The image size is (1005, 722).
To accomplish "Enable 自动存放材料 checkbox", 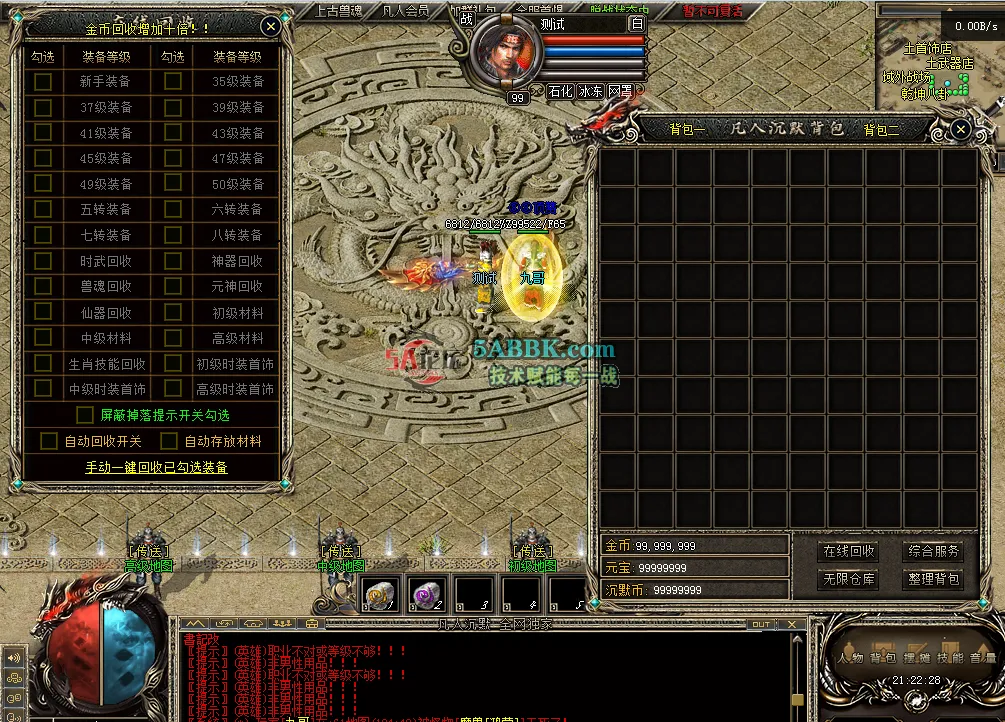I will 166,441.
